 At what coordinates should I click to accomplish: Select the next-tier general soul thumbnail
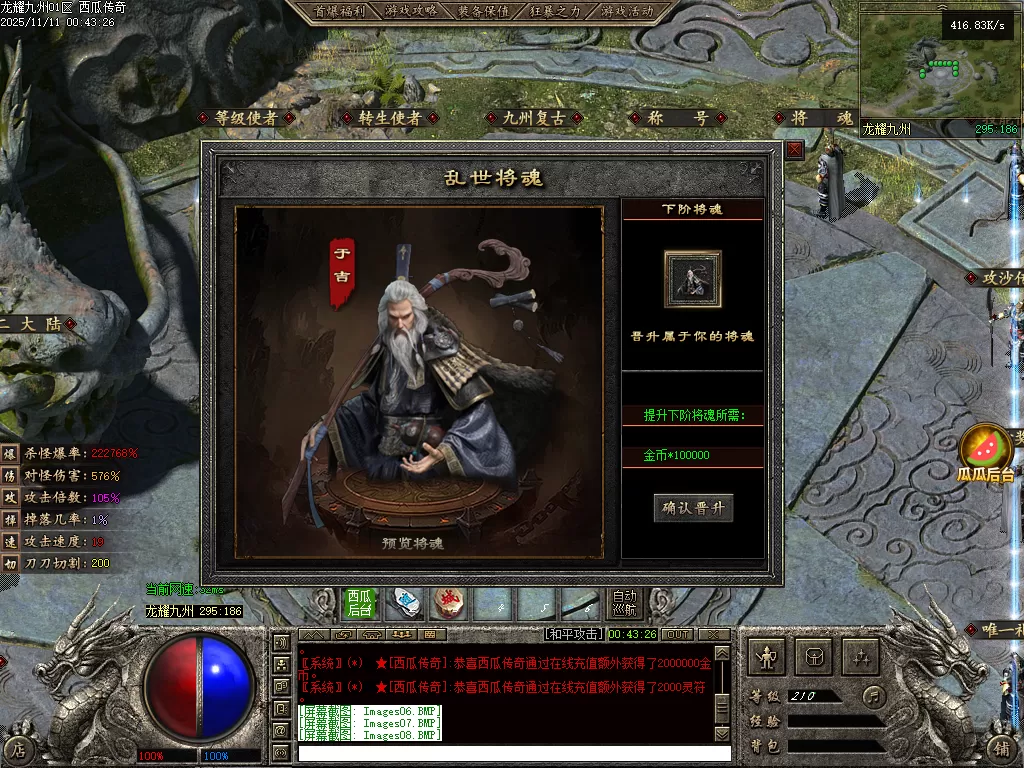coord(692,279)
